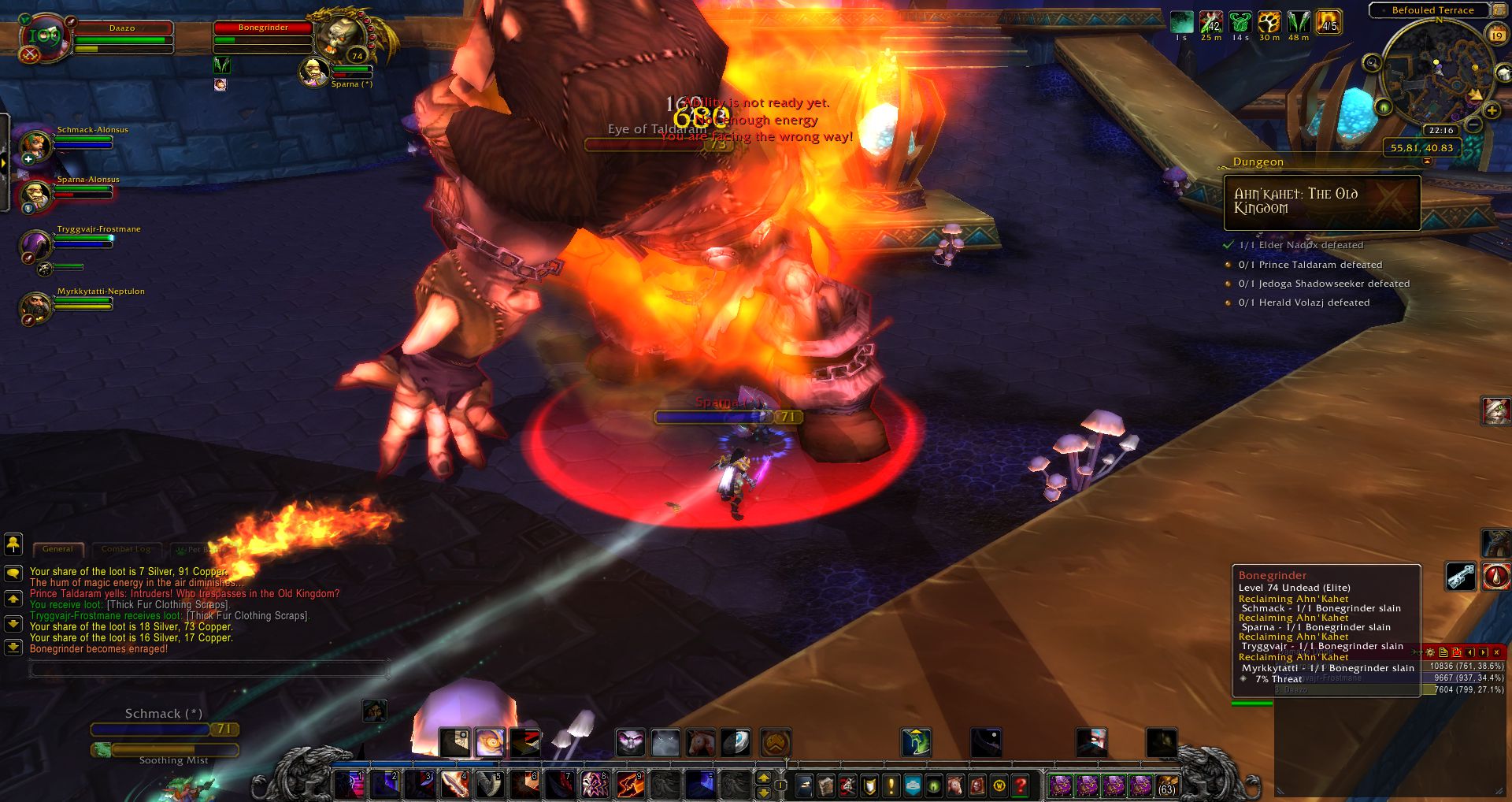Open the calendar button showing 19
The image size is (1512, 802).
pyautogui.click(x=1497, y=35)
